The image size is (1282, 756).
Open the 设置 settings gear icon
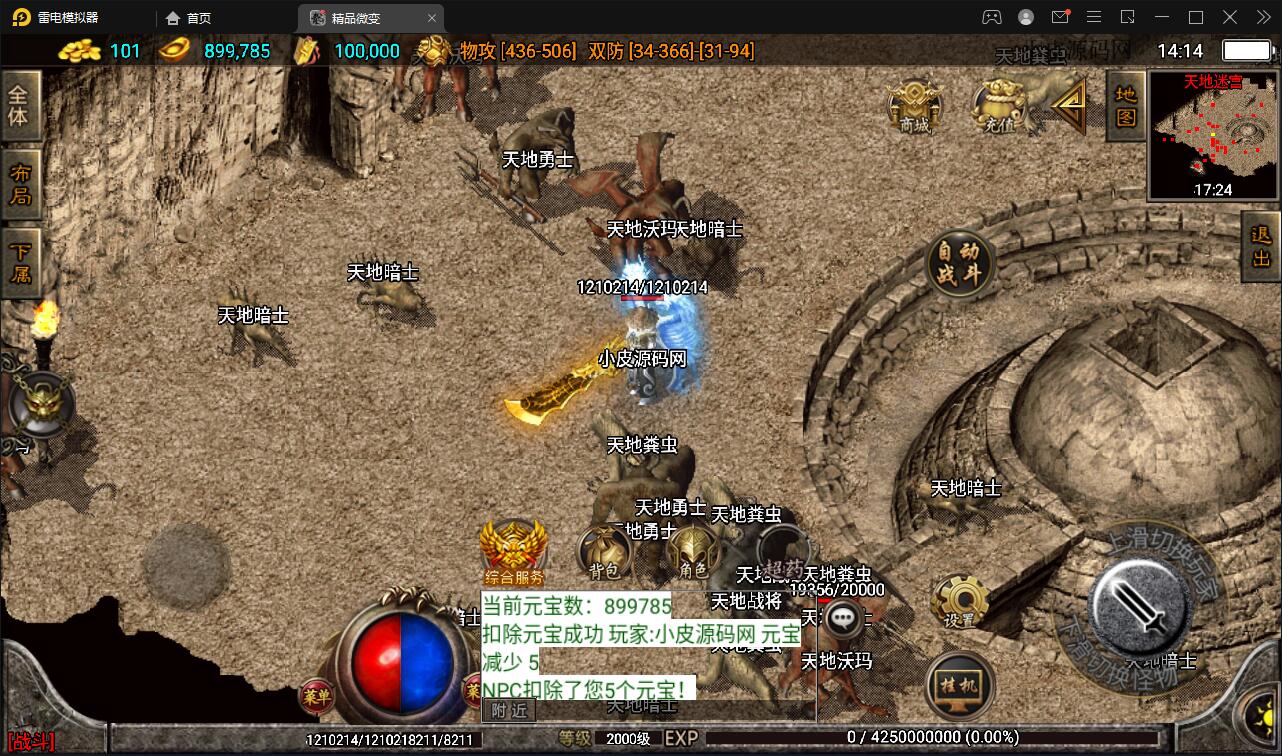(x=957, y=598)
